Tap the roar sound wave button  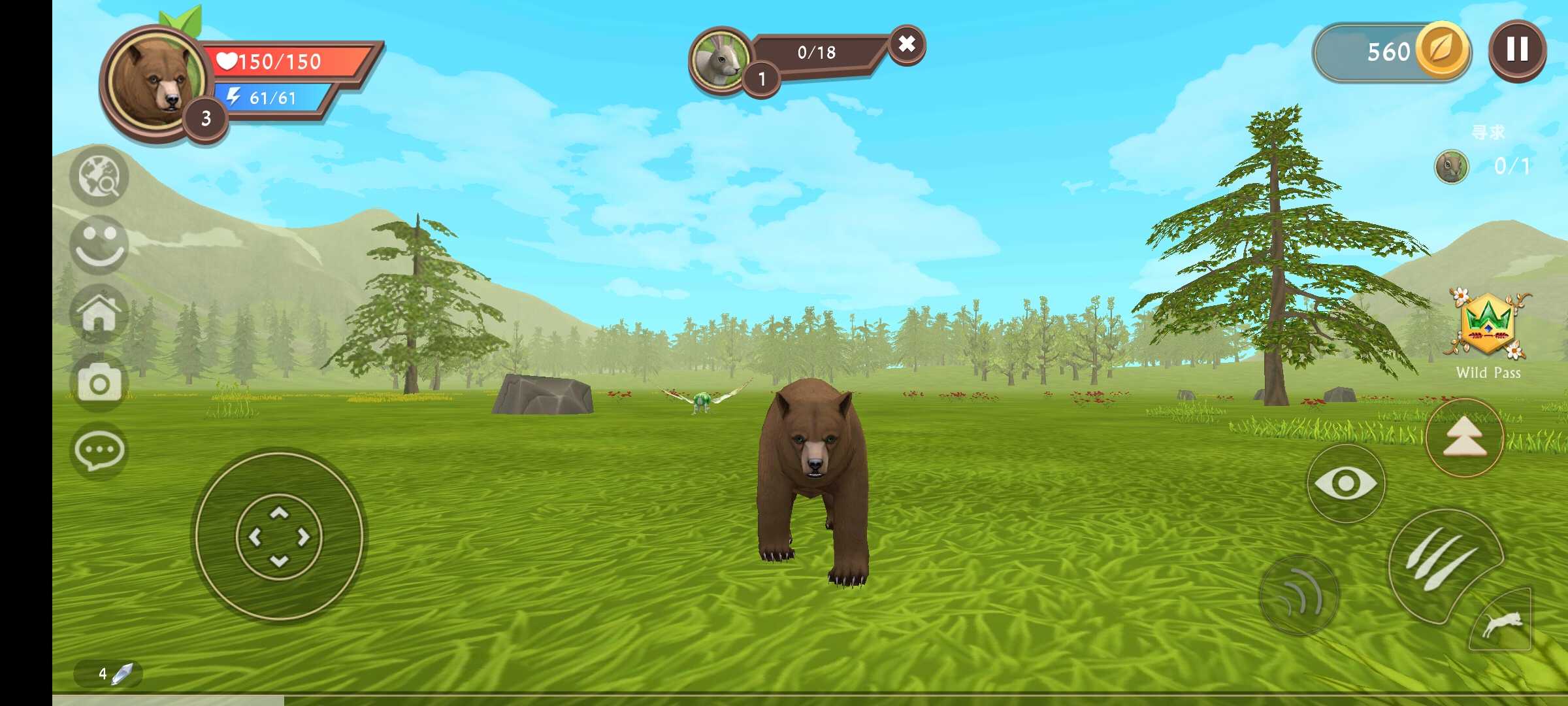pyautogui.click(x=1299, y=596)
